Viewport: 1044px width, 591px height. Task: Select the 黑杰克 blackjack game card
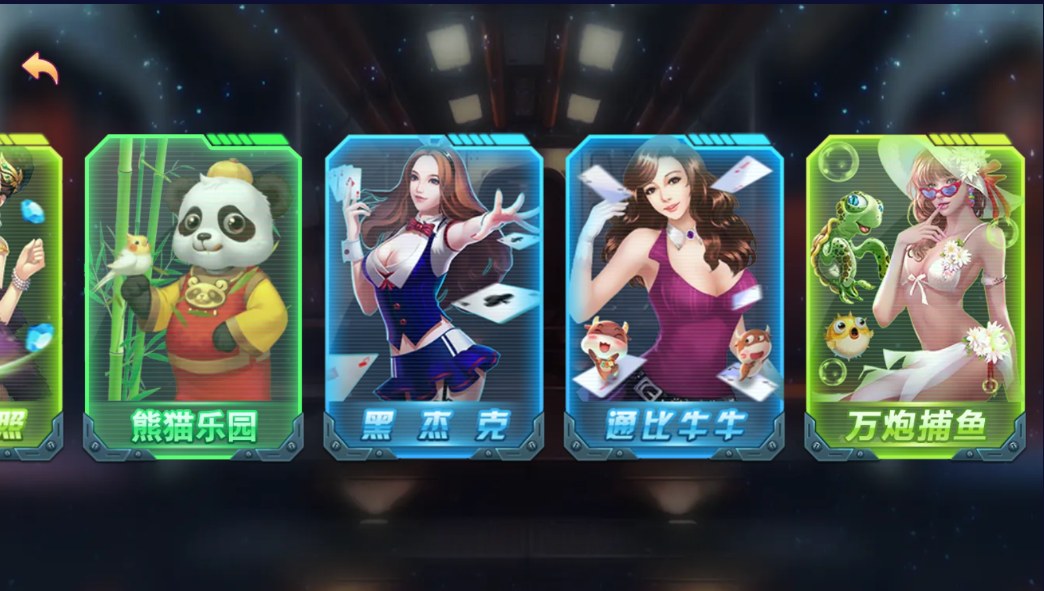click(434, 296)
